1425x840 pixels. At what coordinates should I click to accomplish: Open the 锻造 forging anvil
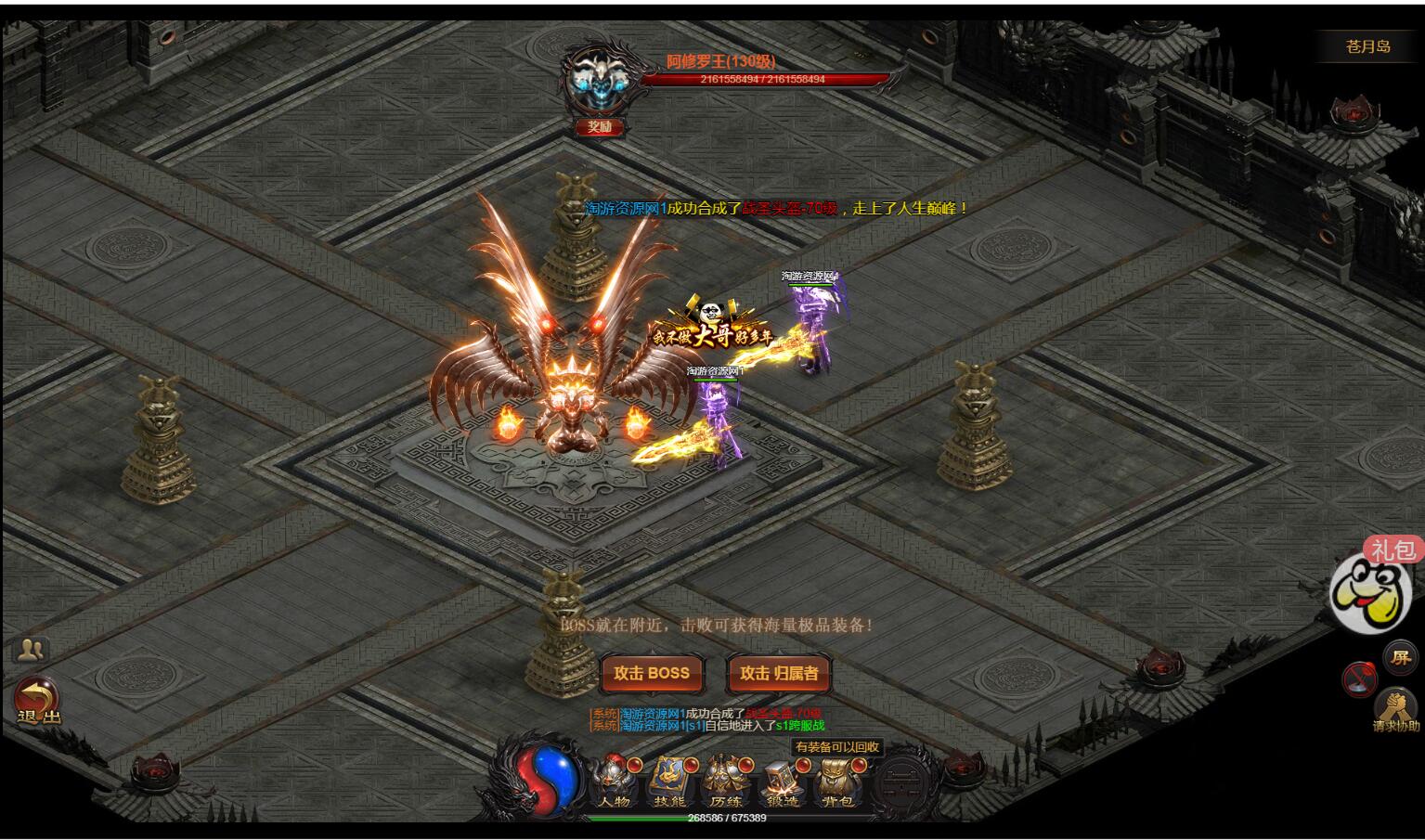(x=782, y=782)
